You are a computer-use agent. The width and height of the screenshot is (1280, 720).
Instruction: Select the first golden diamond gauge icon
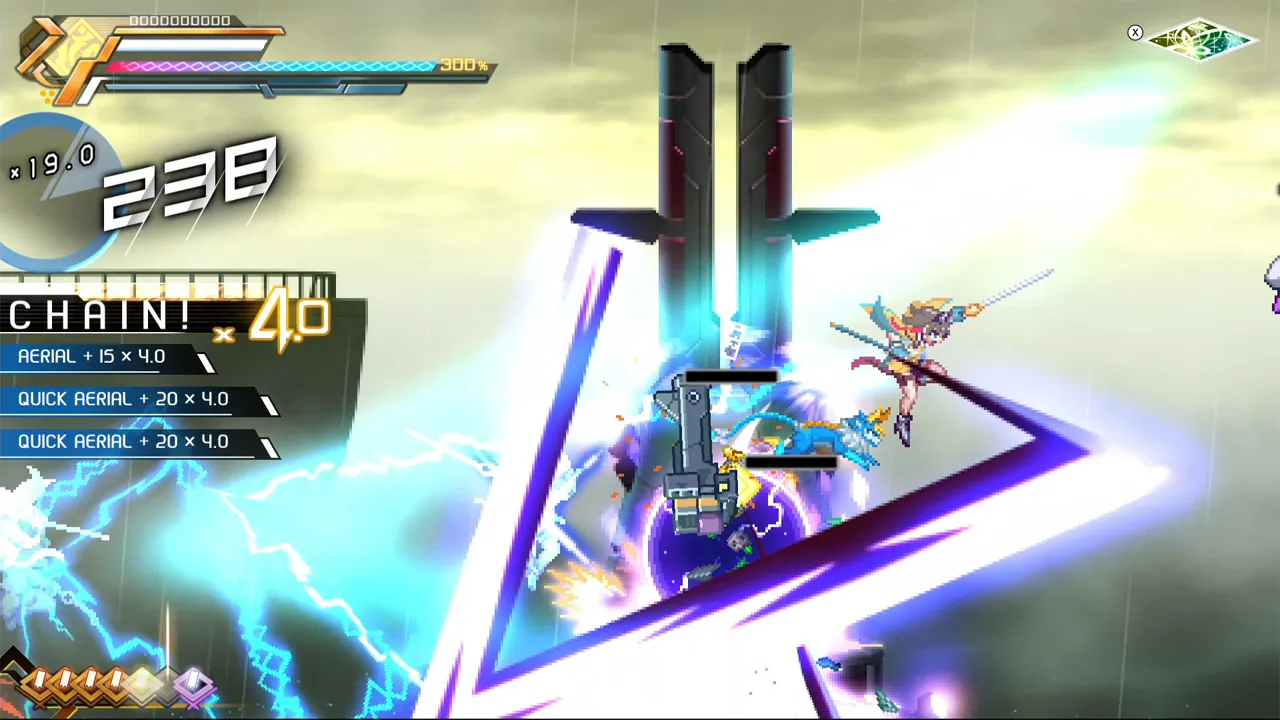tap(39, 682)
